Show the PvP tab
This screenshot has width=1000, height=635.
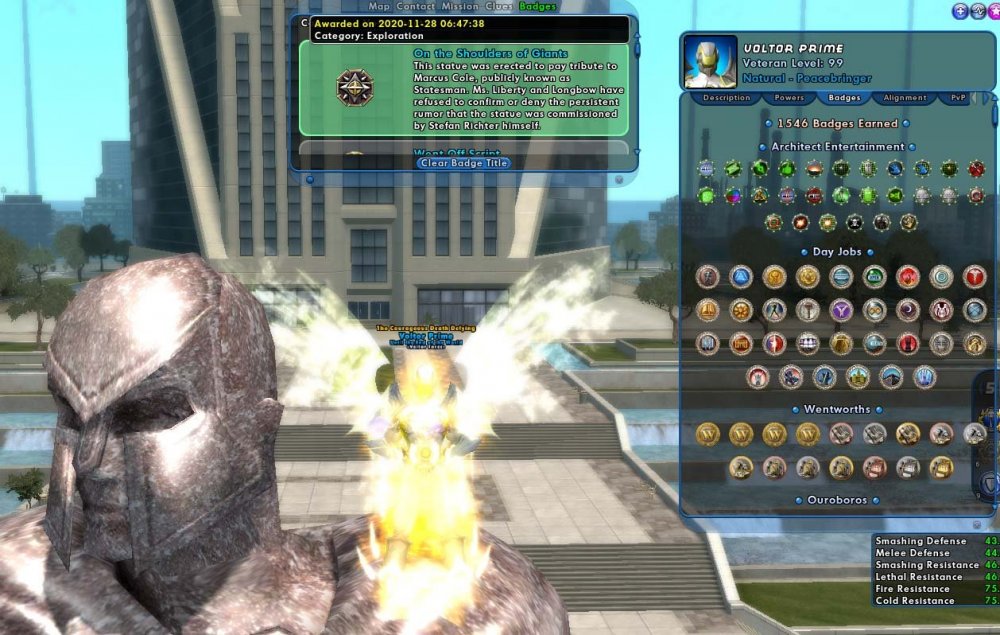pyautogui.click(x=958, y=98)
